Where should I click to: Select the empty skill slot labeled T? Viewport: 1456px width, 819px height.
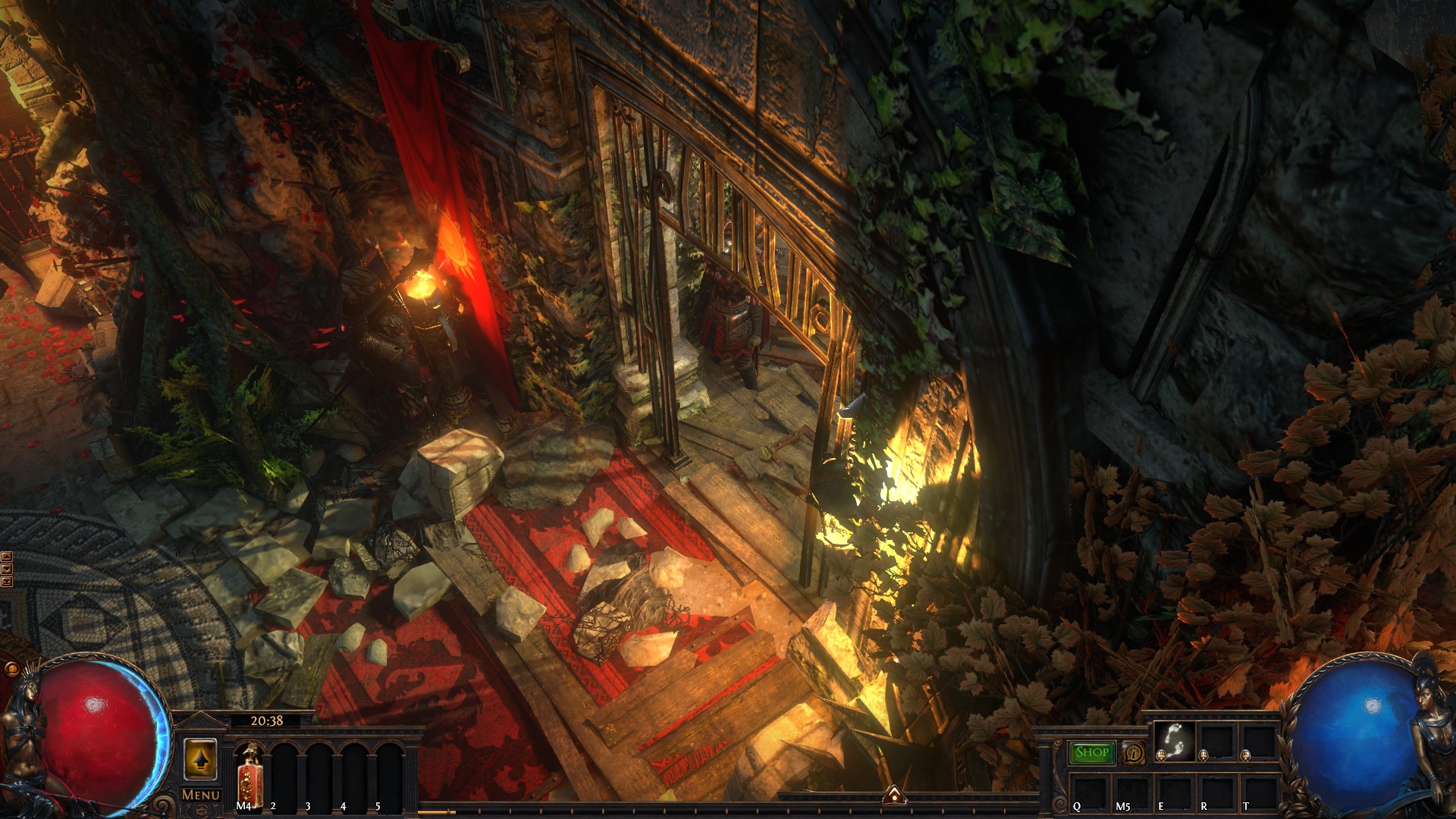click(x=1259, y=792)
